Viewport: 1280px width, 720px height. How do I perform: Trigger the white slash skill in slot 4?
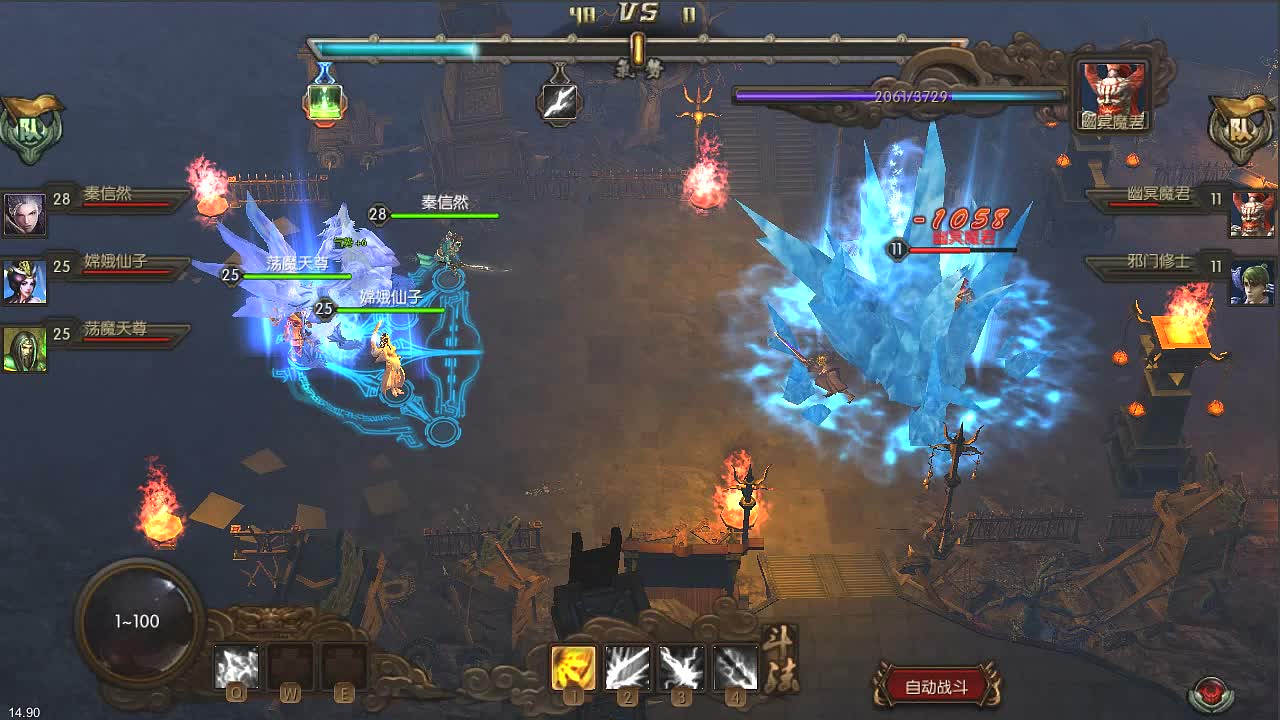(735, 667)
